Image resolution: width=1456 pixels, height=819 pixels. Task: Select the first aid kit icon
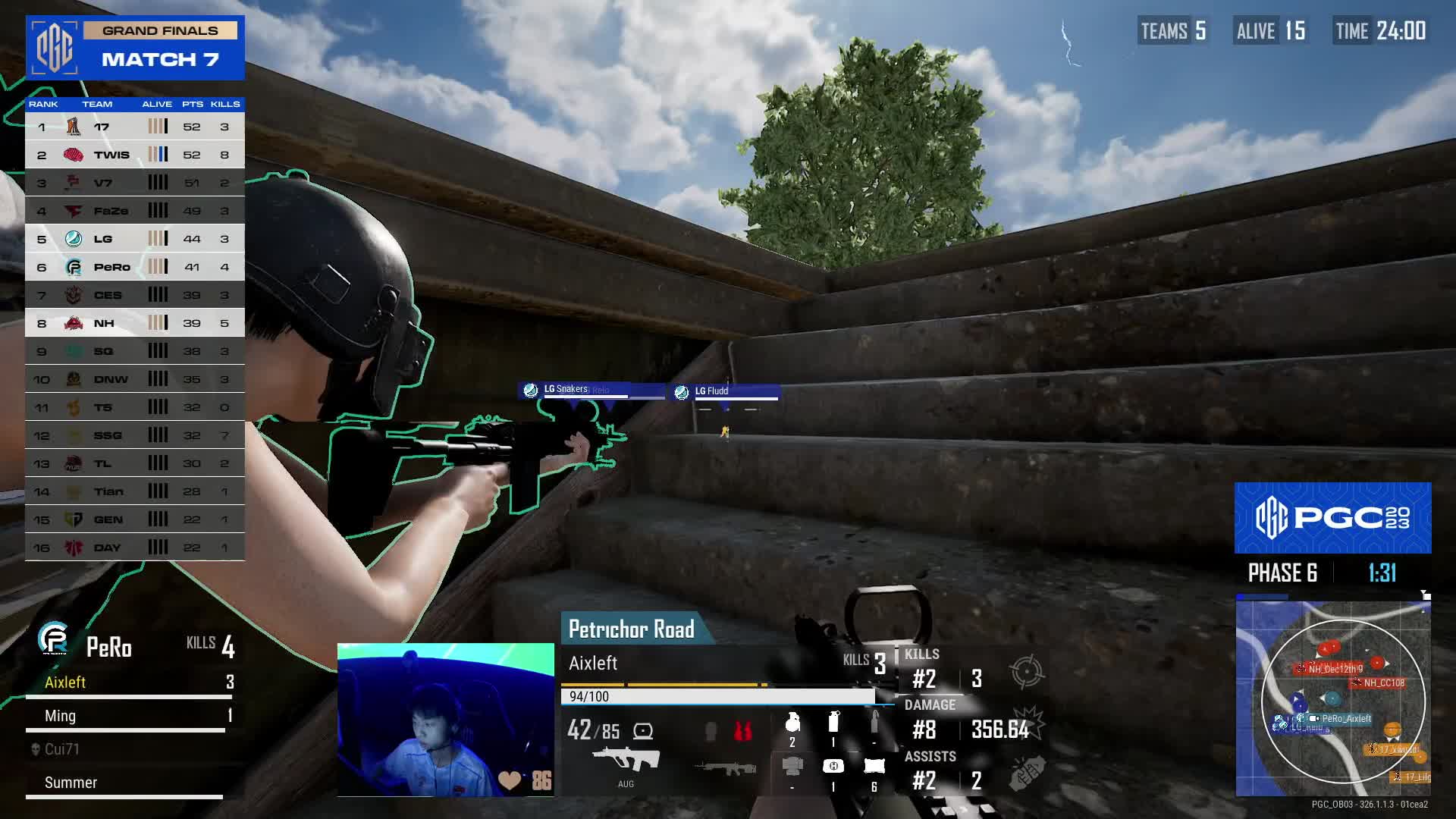pyautogui.click(x=833, y=767)
